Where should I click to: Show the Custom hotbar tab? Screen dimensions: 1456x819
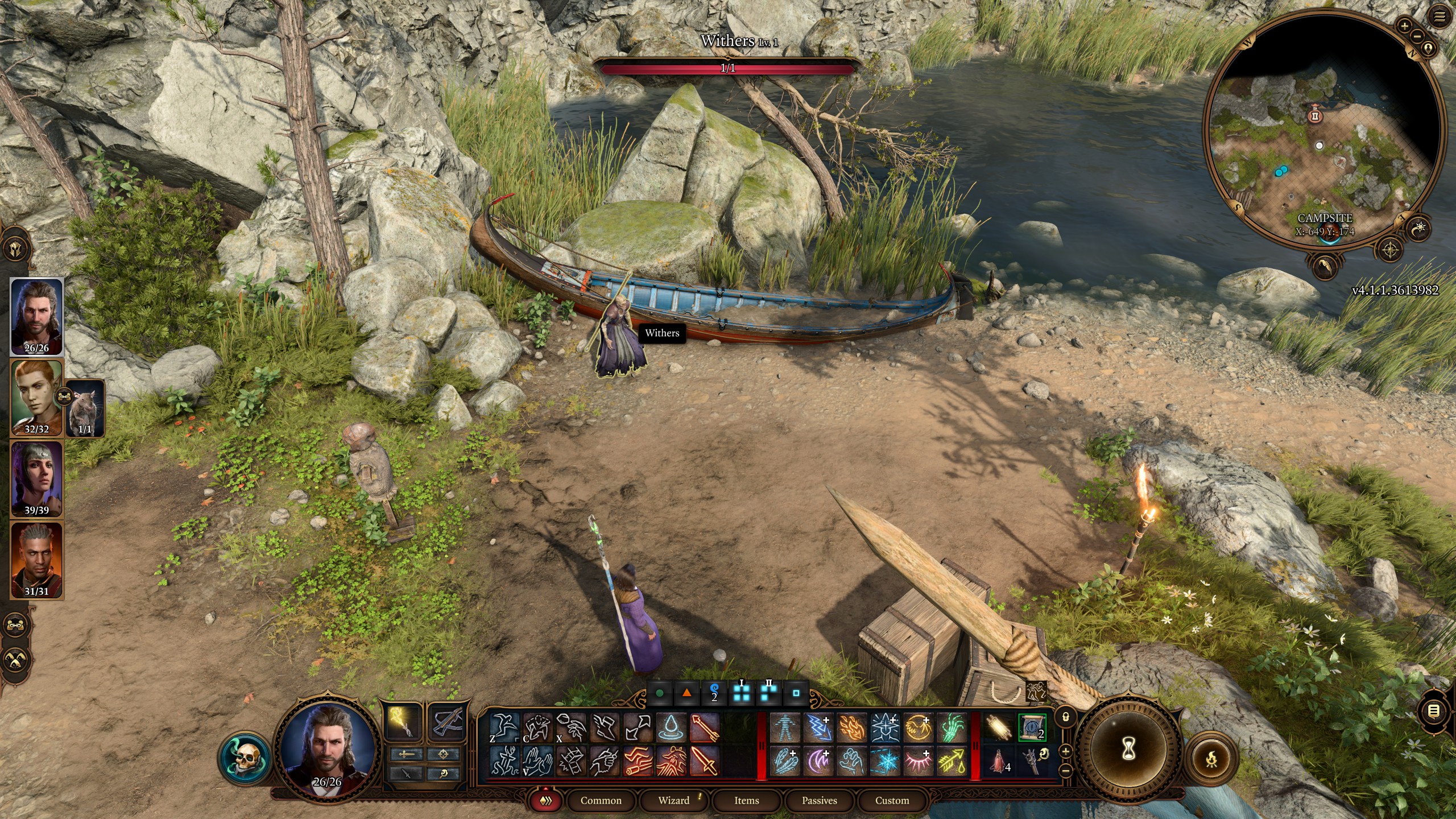click(892, 800)
